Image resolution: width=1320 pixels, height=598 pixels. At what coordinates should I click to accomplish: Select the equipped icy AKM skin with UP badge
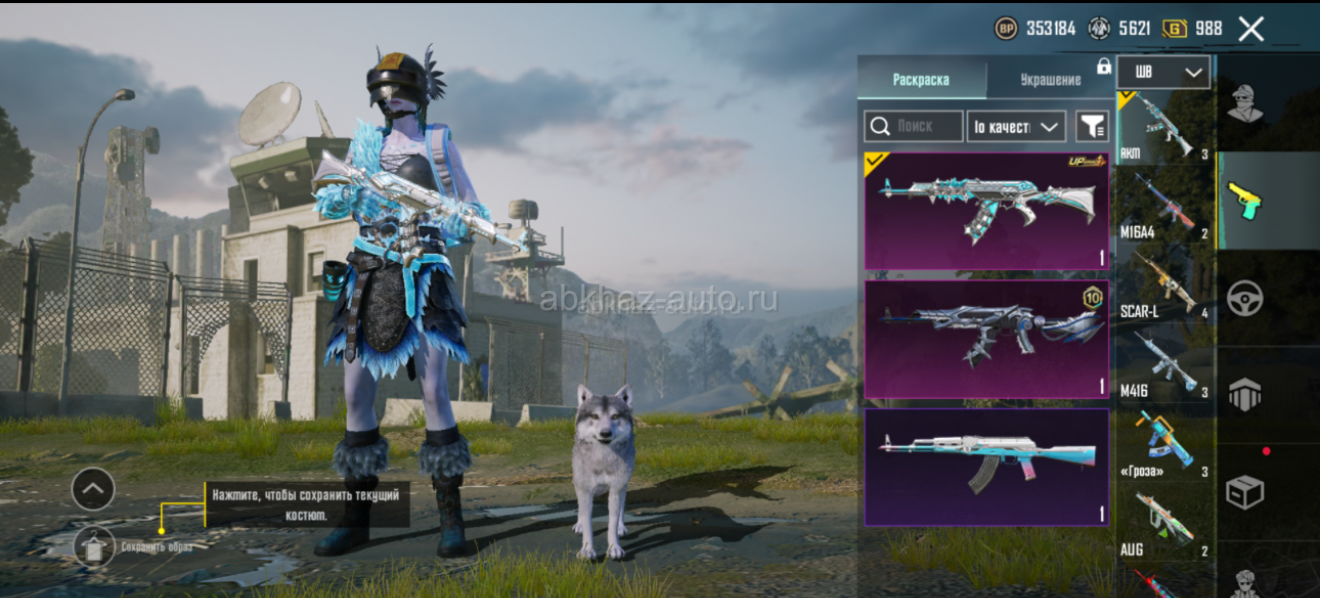point(986,211)
